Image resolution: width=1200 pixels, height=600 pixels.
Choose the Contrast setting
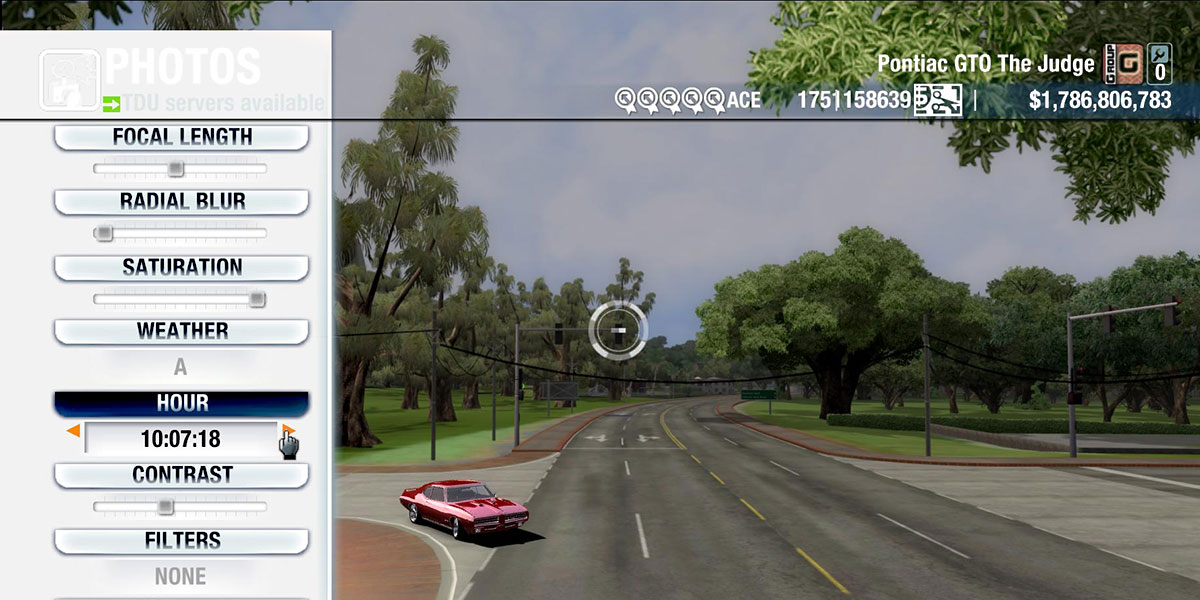[181, 475]
